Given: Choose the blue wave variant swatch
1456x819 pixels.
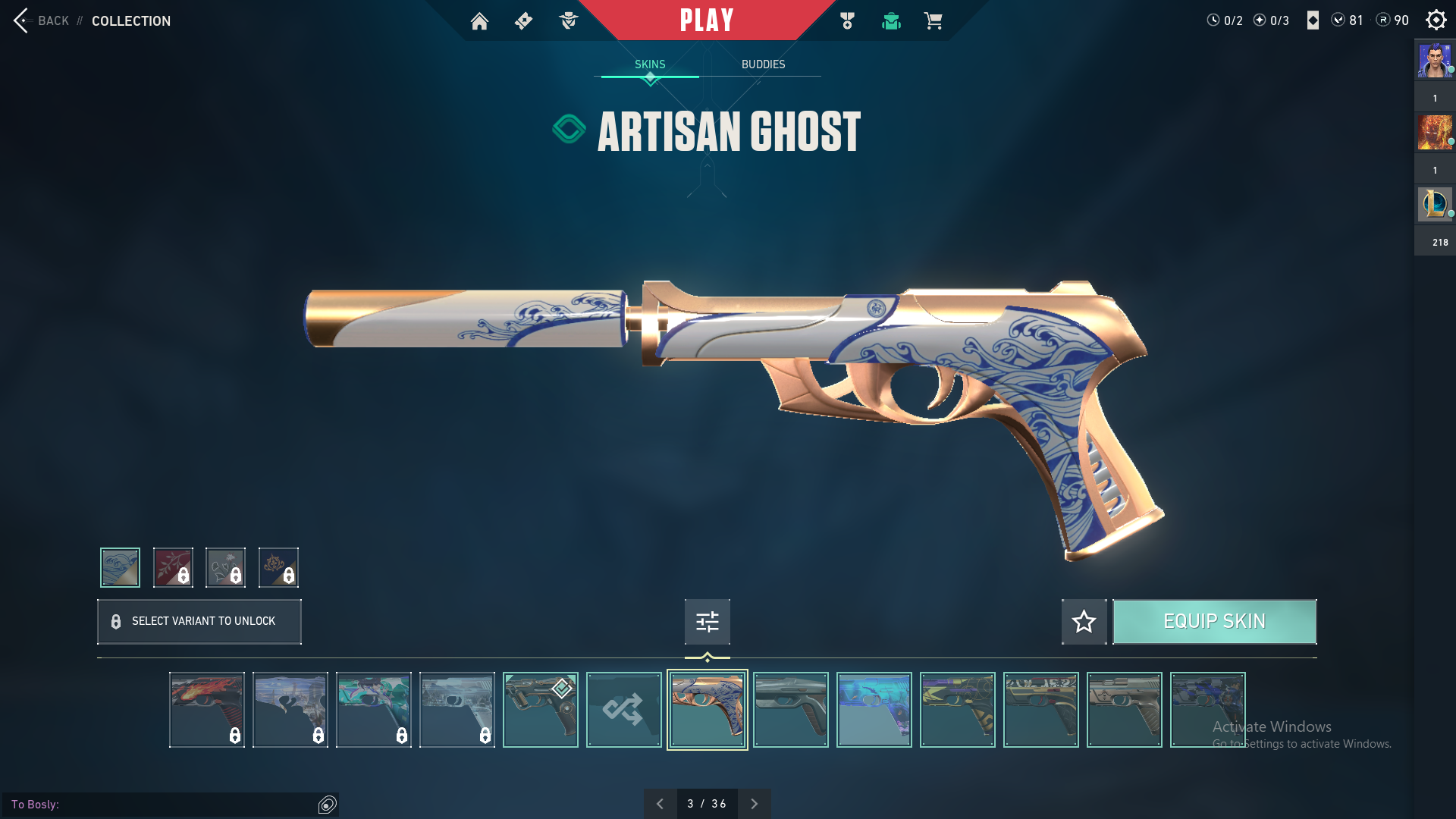Looking at the screenshot, I should pos(121,567).
